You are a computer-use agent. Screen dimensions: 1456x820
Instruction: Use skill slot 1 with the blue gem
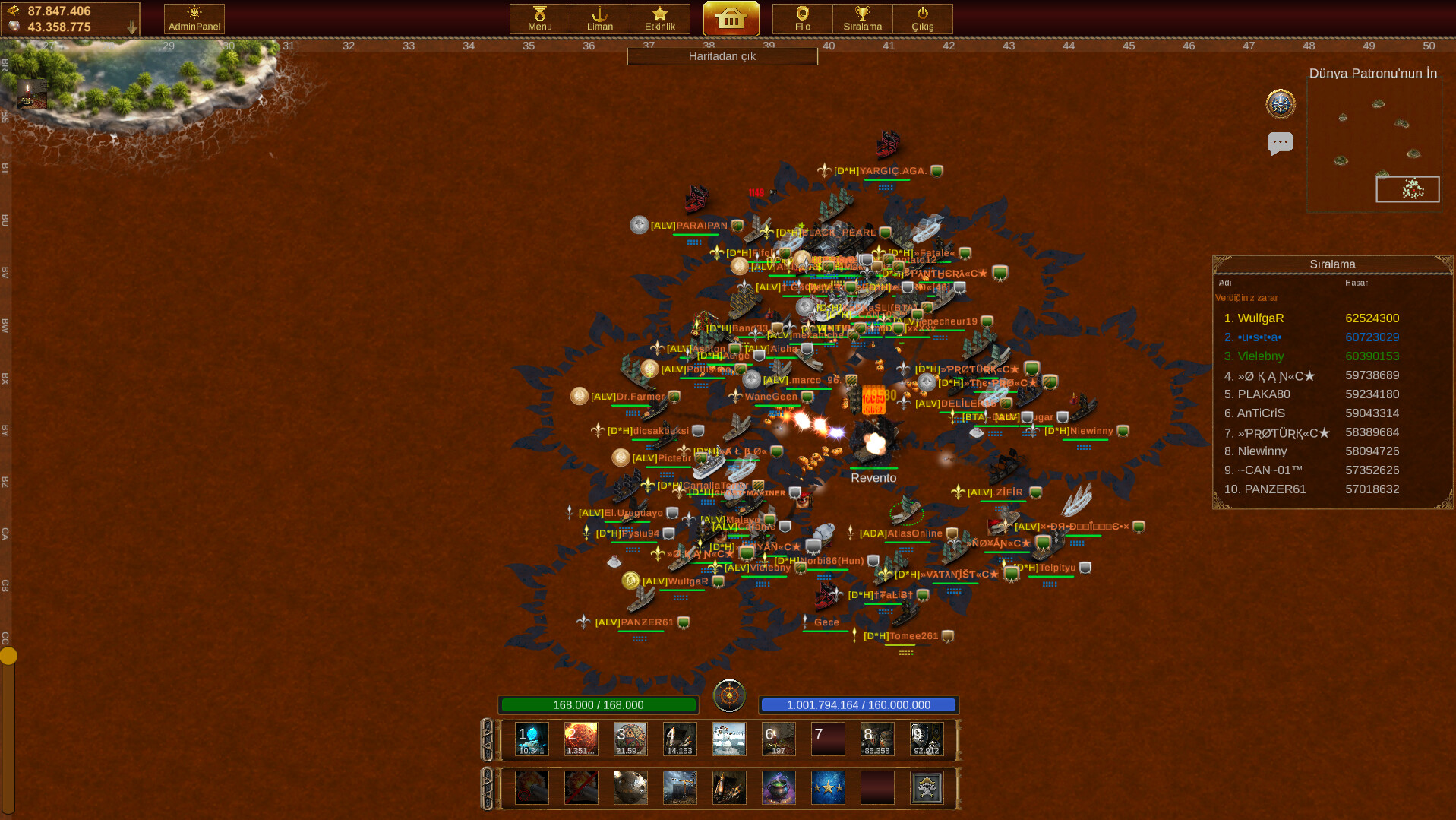pyautogui.click(x=531, y=738)
